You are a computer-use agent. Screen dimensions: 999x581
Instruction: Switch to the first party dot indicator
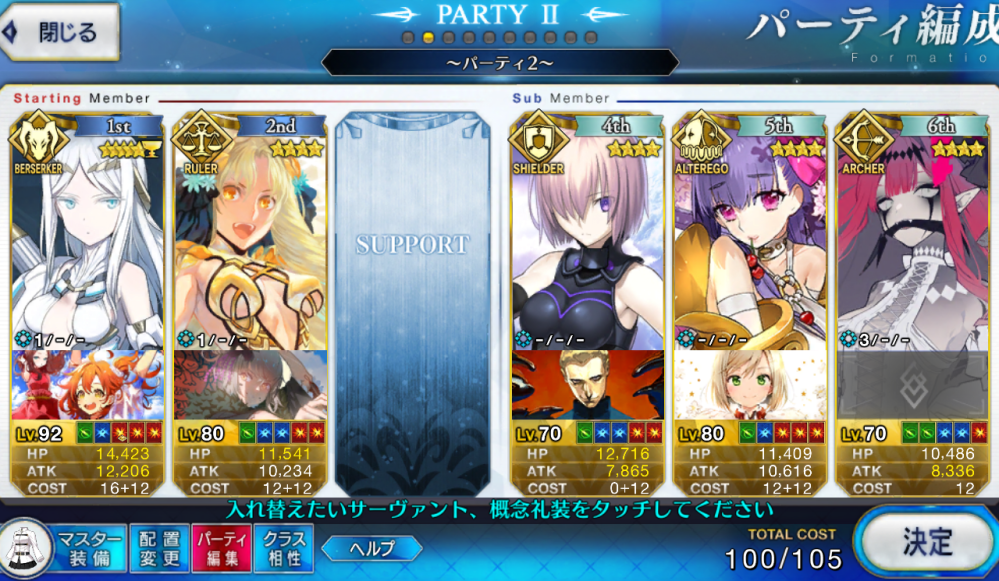pos(408,38)
